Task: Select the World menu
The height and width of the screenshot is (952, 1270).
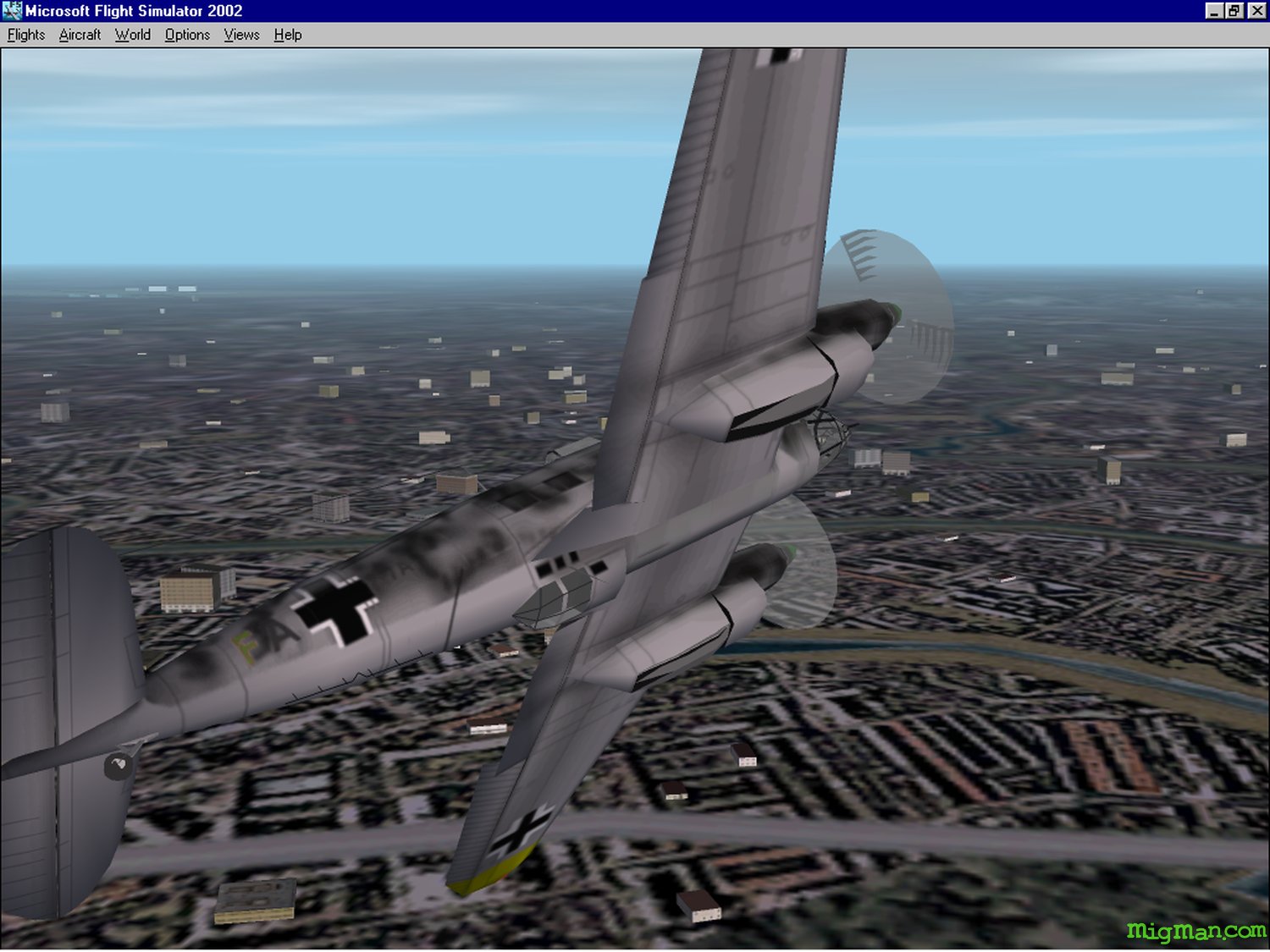Action: [x=133, y=35]
